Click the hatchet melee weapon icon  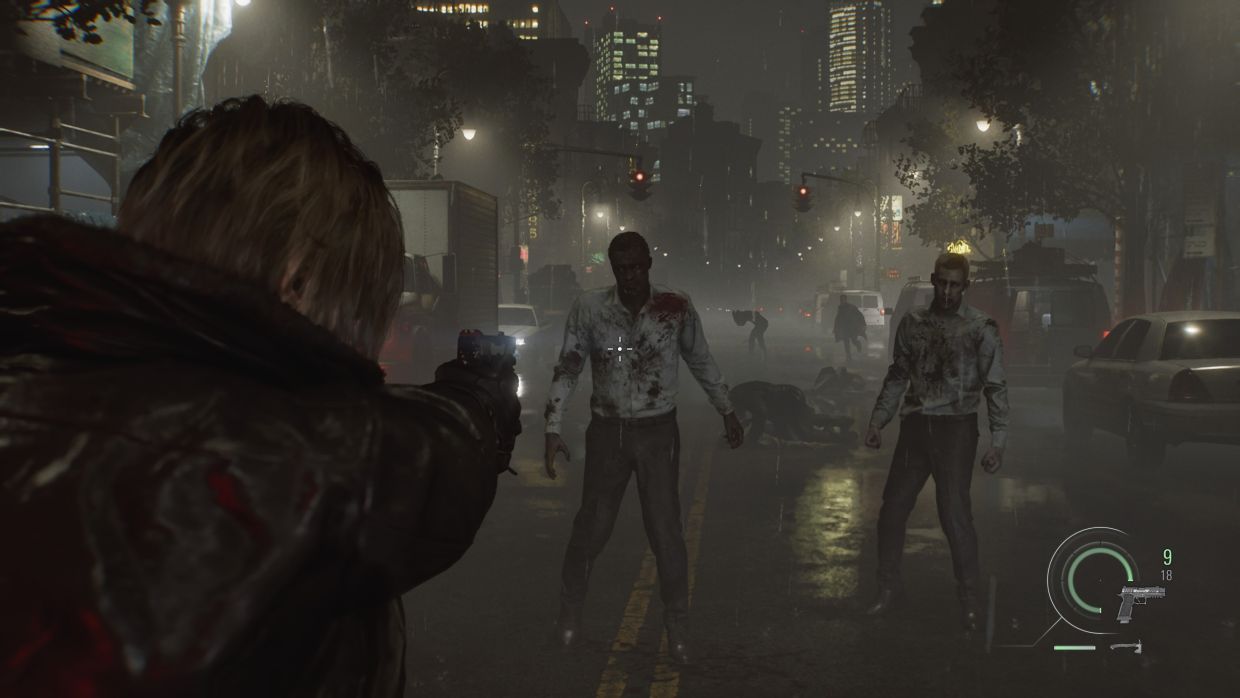1125,647
